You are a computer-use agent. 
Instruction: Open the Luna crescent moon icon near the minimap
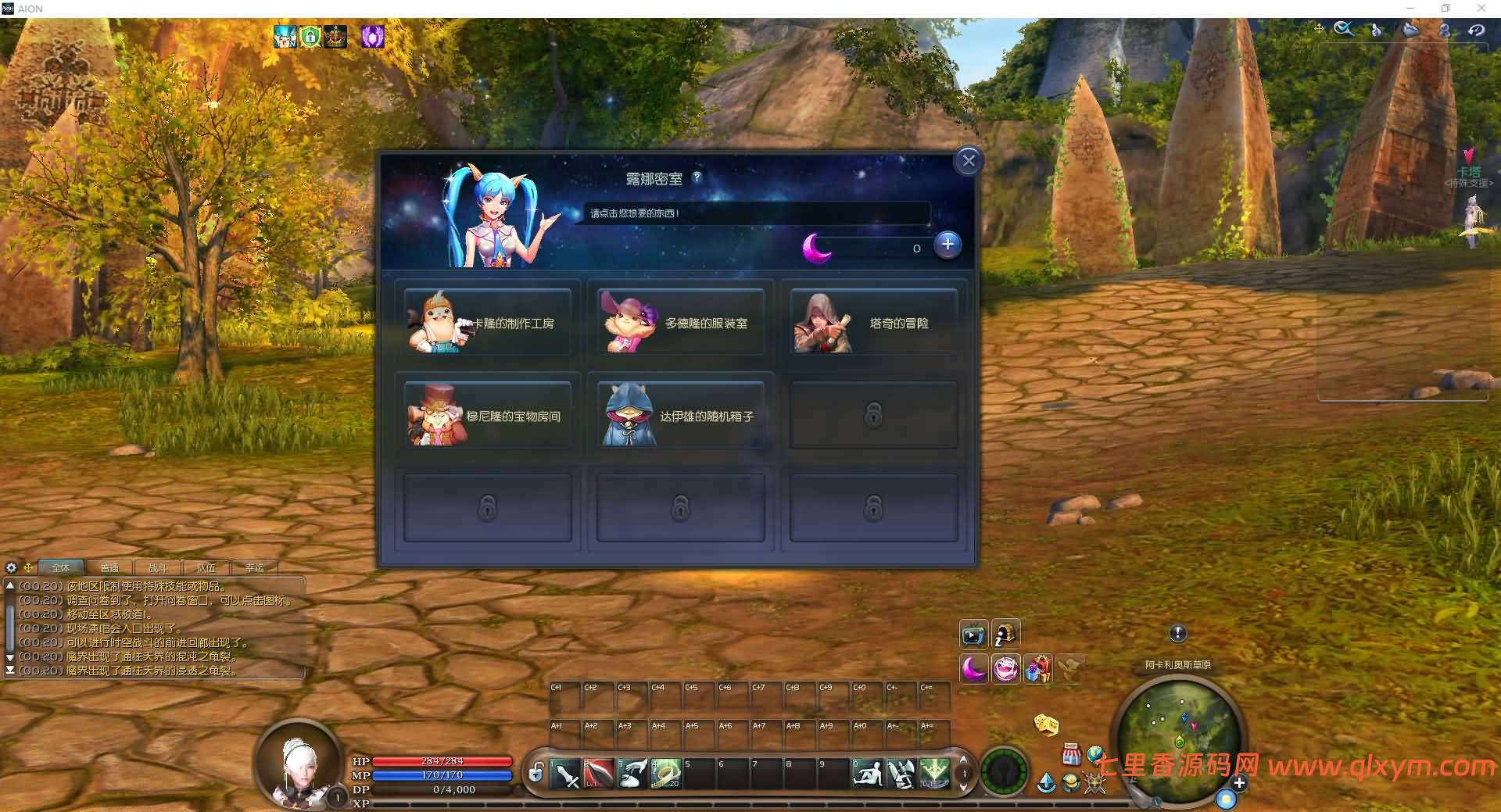[974, 669]
